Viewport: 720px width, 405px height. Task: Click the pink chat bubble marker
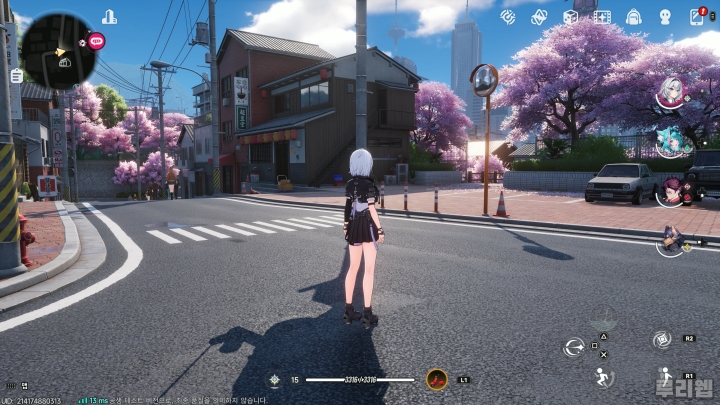coord(97,41)
